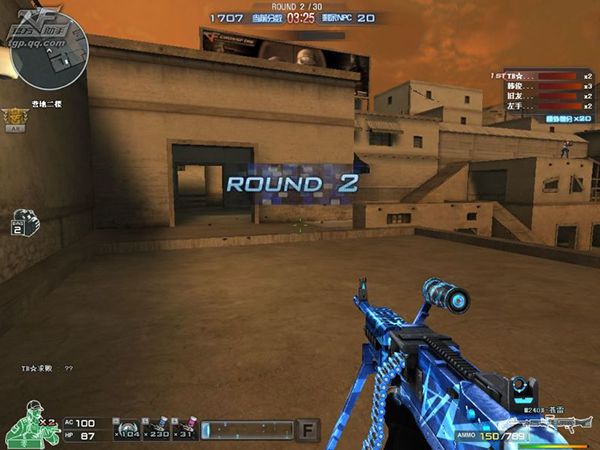The image size is (600, 450).
Task: Select the gold rank badge icon
Action: [16, 118]
